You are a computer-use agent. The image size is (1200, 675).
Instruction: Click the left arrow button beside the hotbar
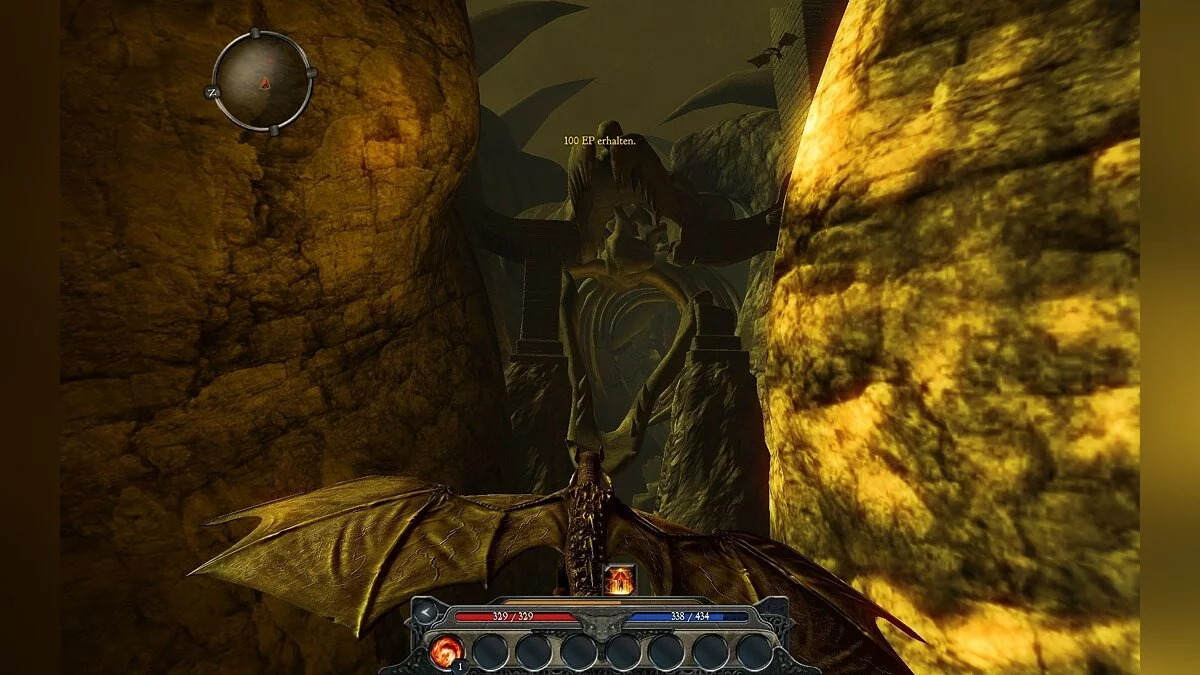pos(426,612)
